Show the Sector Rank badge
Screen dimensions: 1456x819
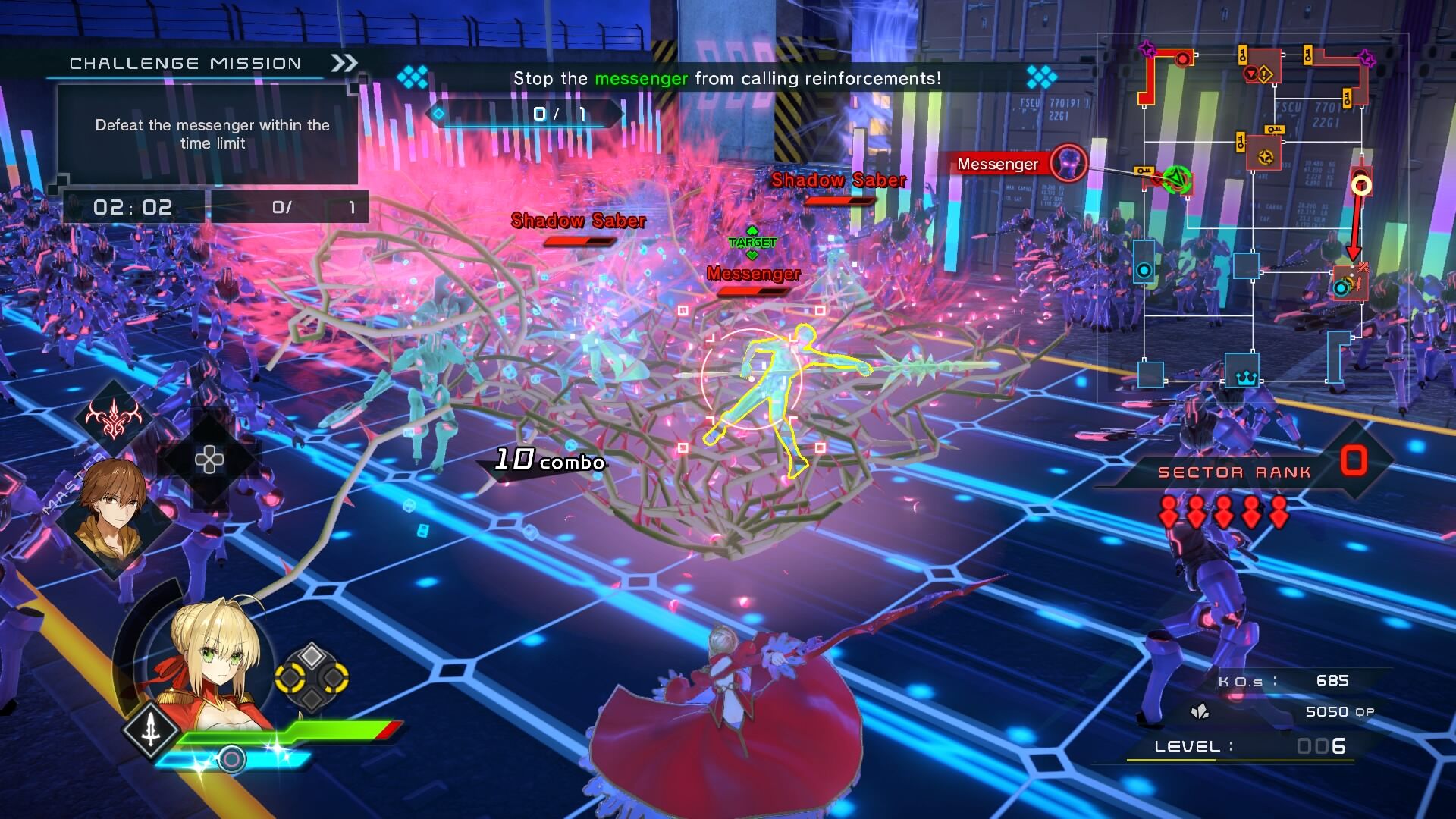1354,461
